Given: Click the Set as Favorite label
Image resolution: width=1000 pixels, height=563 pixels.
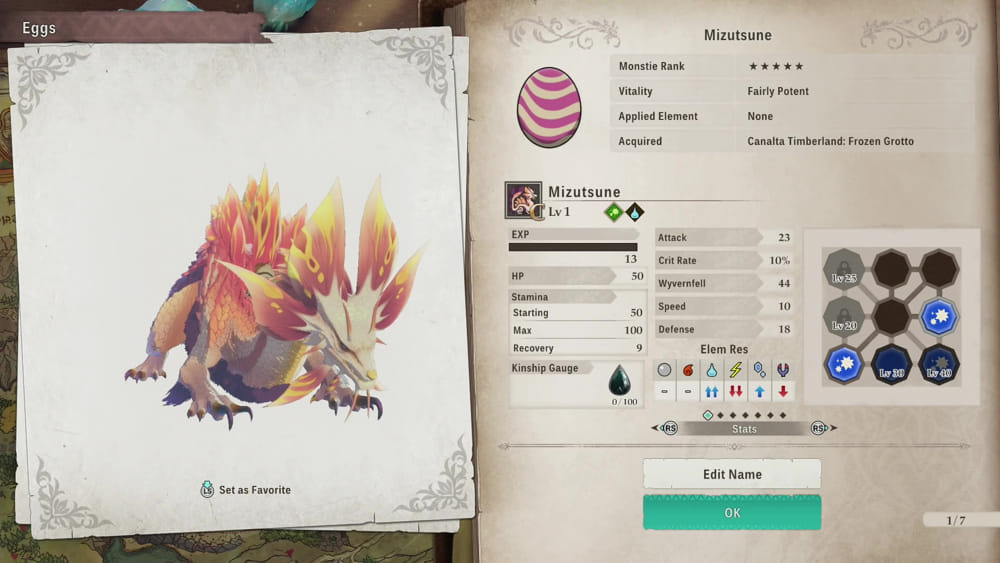Looking at the screenshot, I should (x=254, y=490).
